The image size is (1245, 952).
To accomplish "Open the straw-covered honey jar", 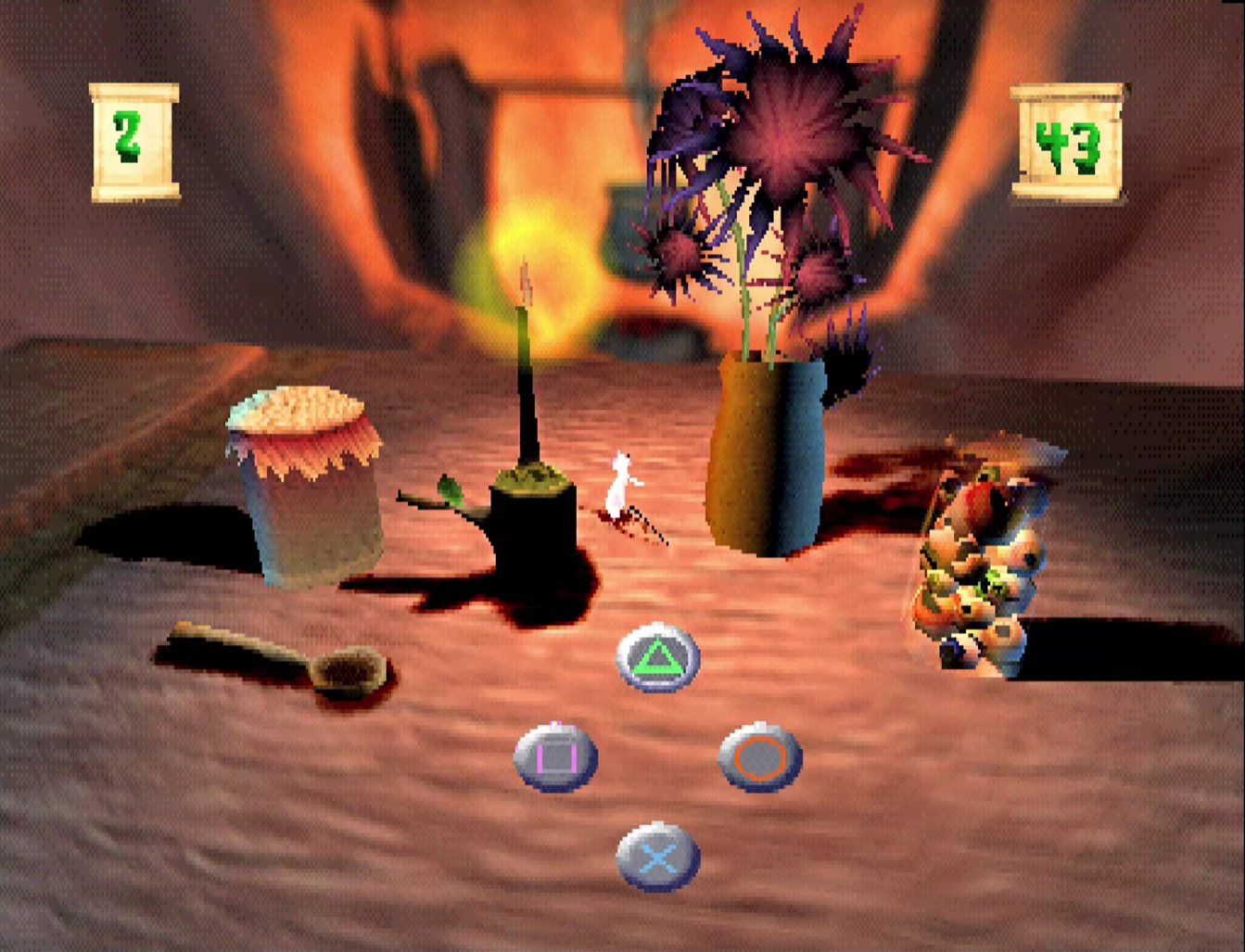I will (301, 473).
